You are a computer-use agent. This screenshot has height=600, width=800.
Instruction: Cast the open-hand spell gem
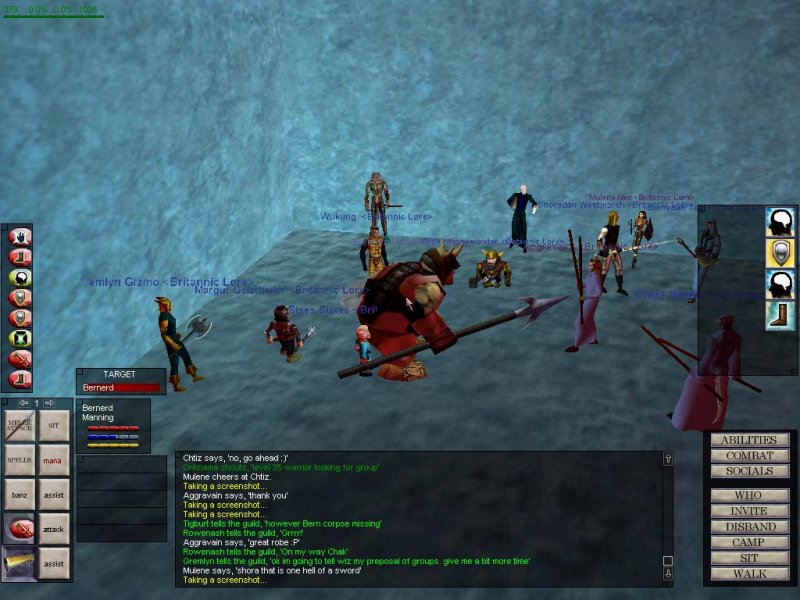20,238
